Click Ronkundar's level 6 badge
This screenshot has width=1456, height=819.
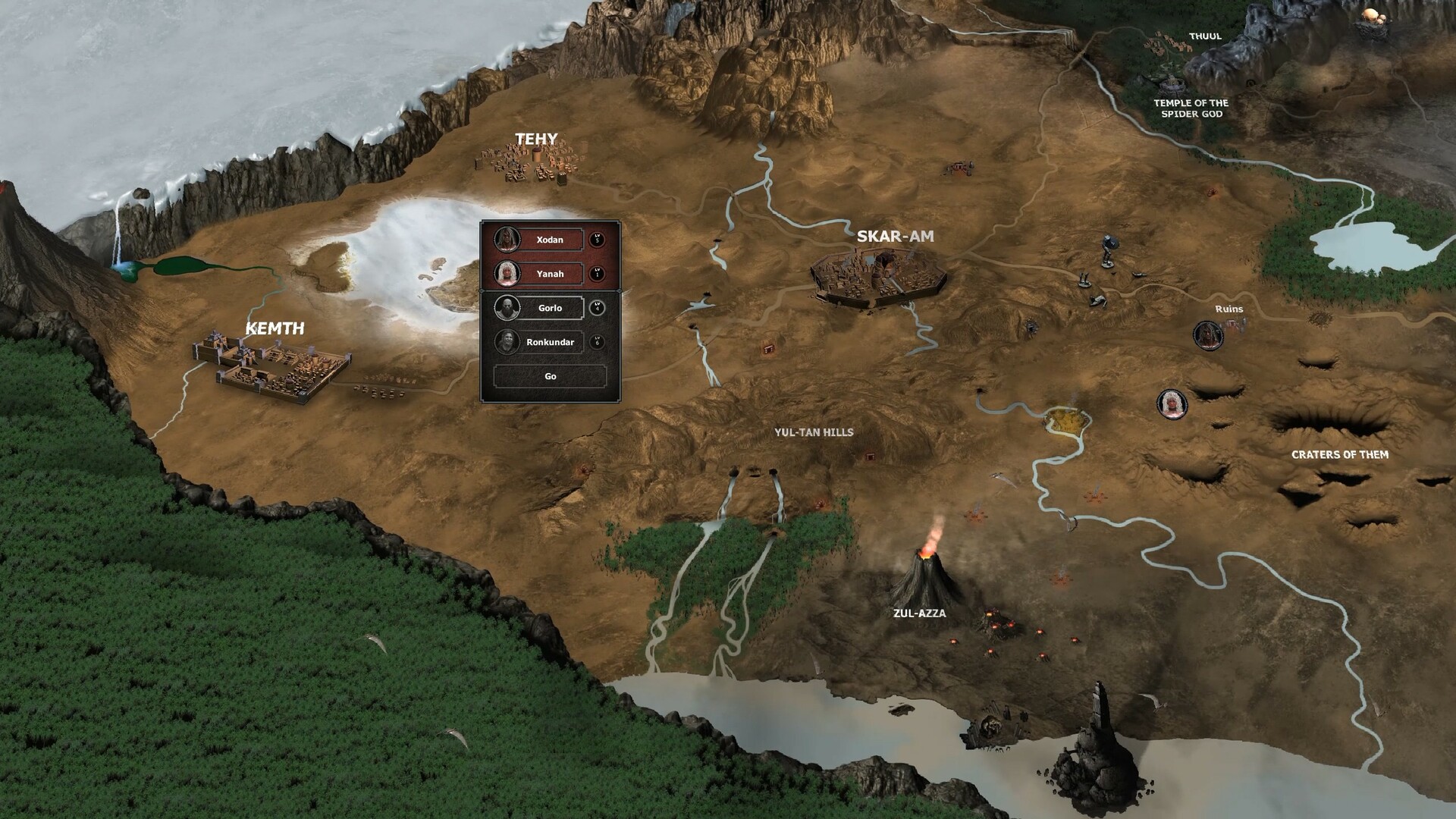(x=598, y=343)
